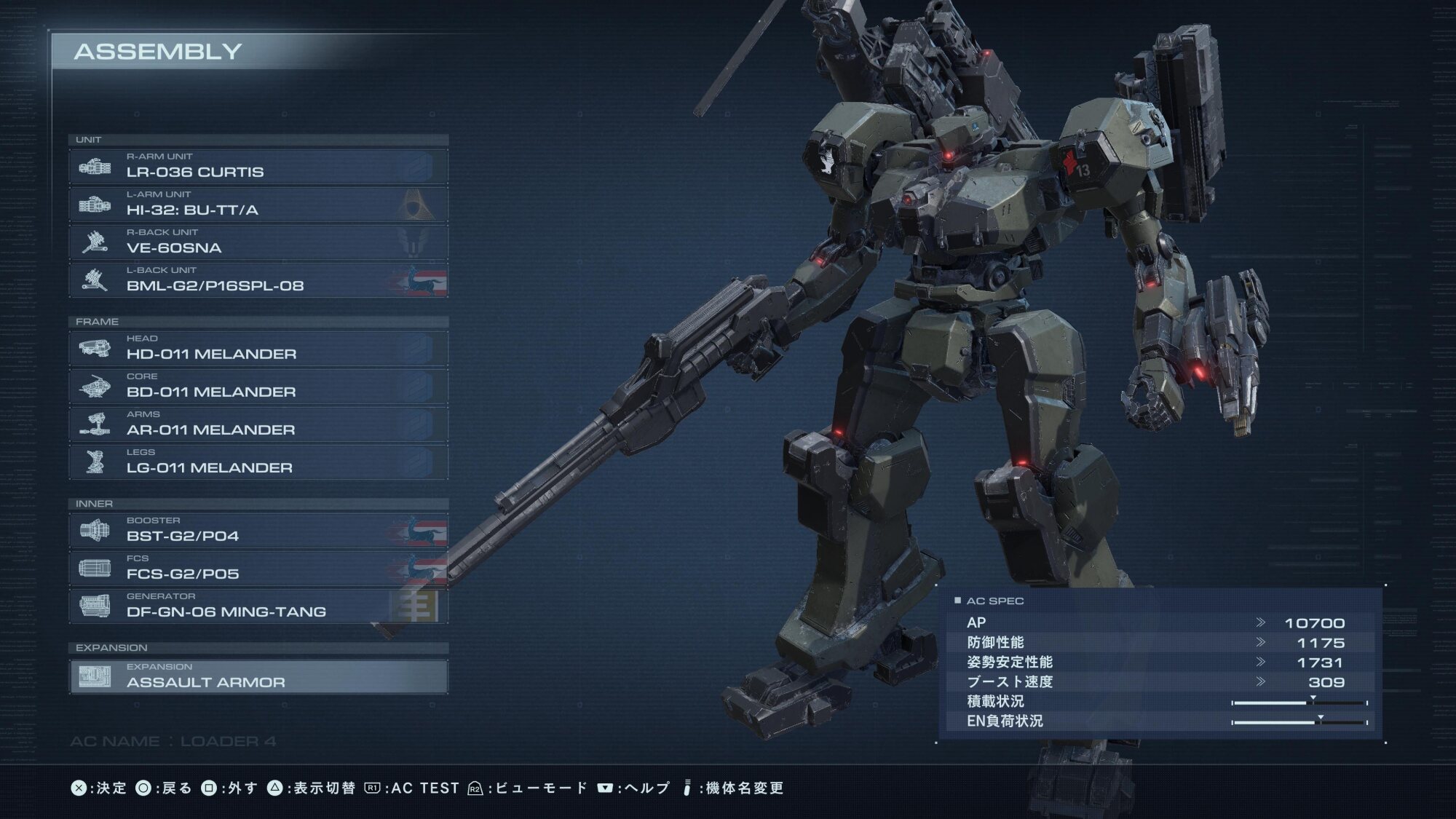Open the FCS slot FCS-G2/P05
The width and height of the screenshot is (1456, 819).
[258, 569]
